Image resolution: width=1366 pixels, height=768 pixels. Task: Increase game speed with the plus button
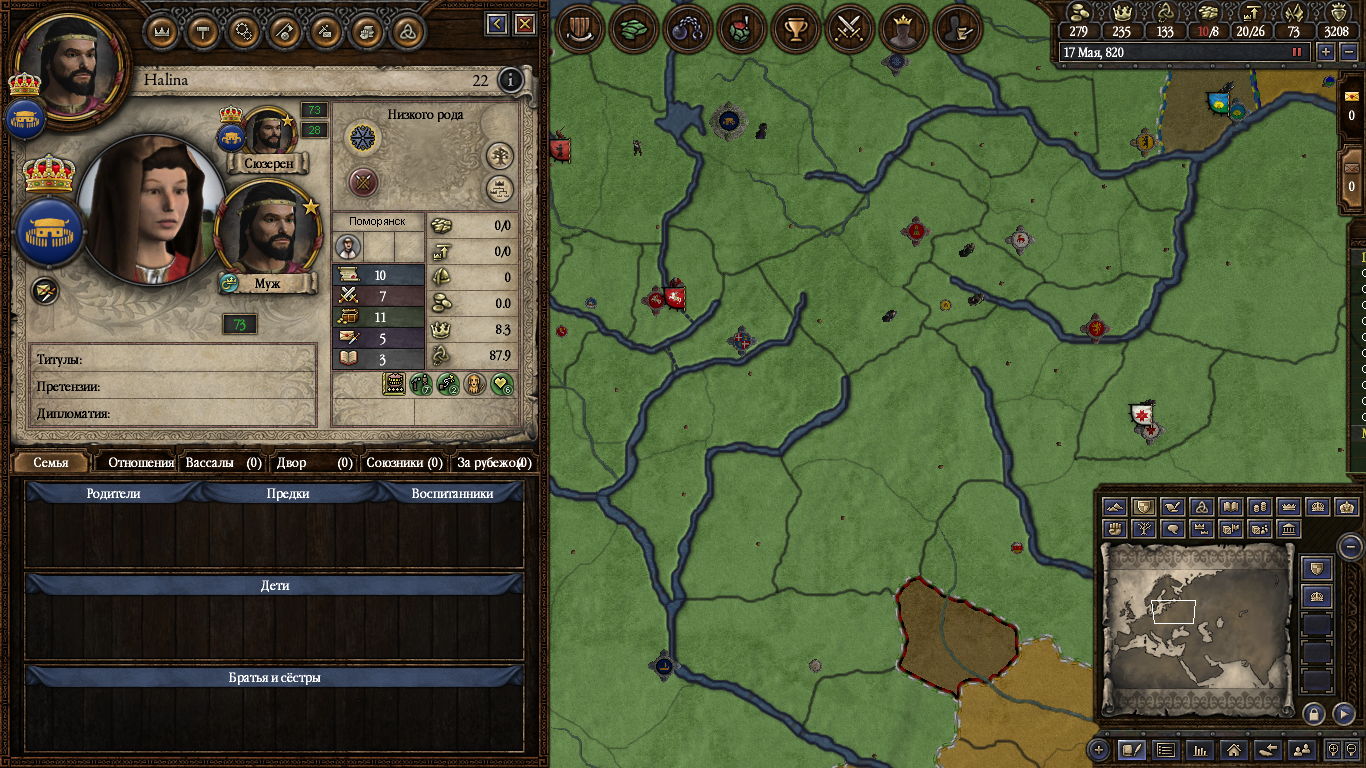click(1326, 51)
